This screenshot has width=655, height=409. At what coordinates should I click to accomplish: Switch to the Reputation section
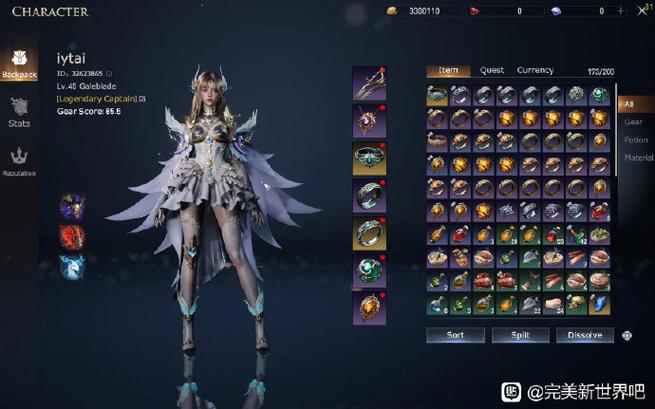click(x=19, y=160)
